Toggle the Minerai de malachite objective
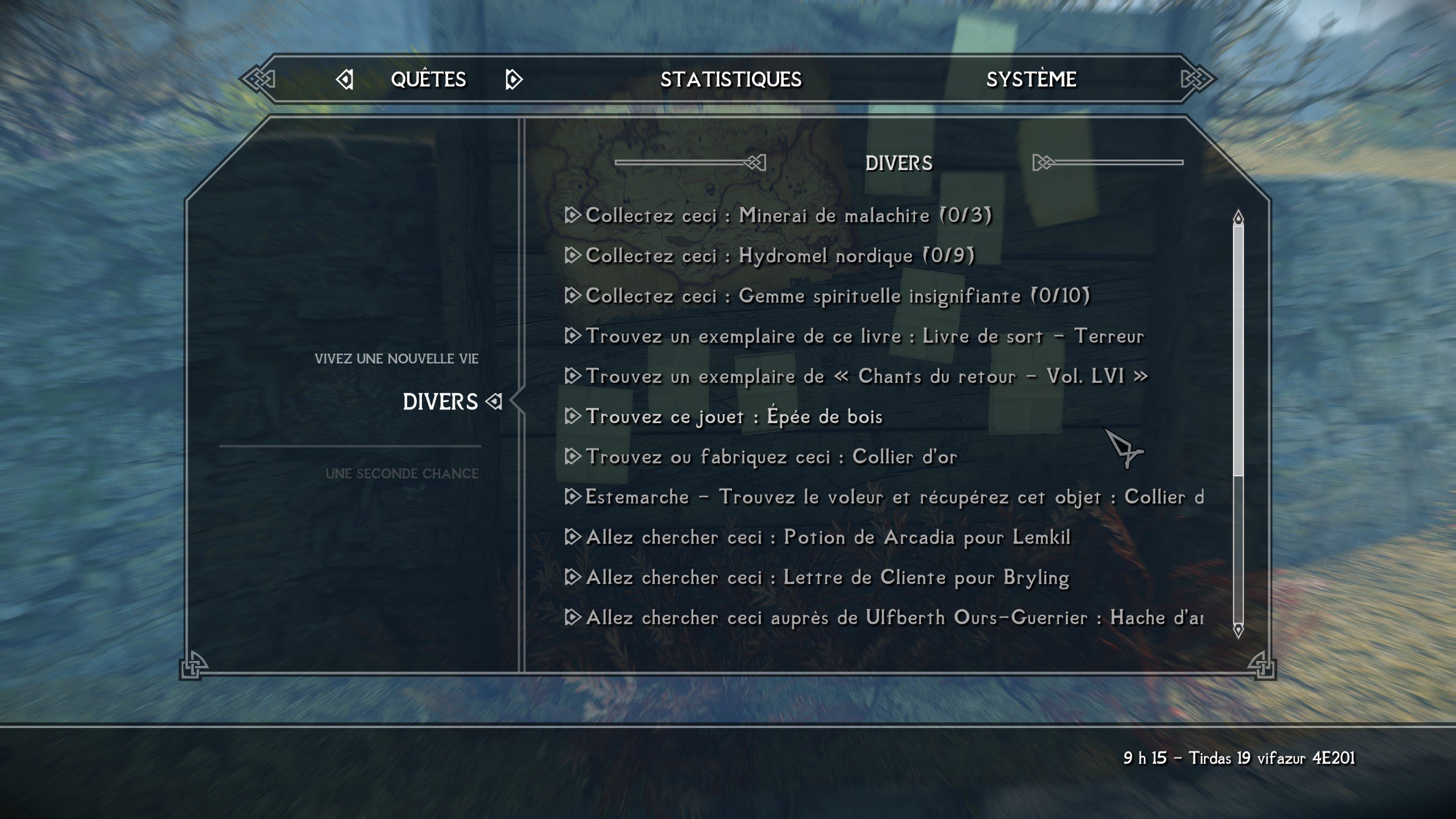Image resolution: width=1456 pixels, height=819 pixels. (788, 216)
